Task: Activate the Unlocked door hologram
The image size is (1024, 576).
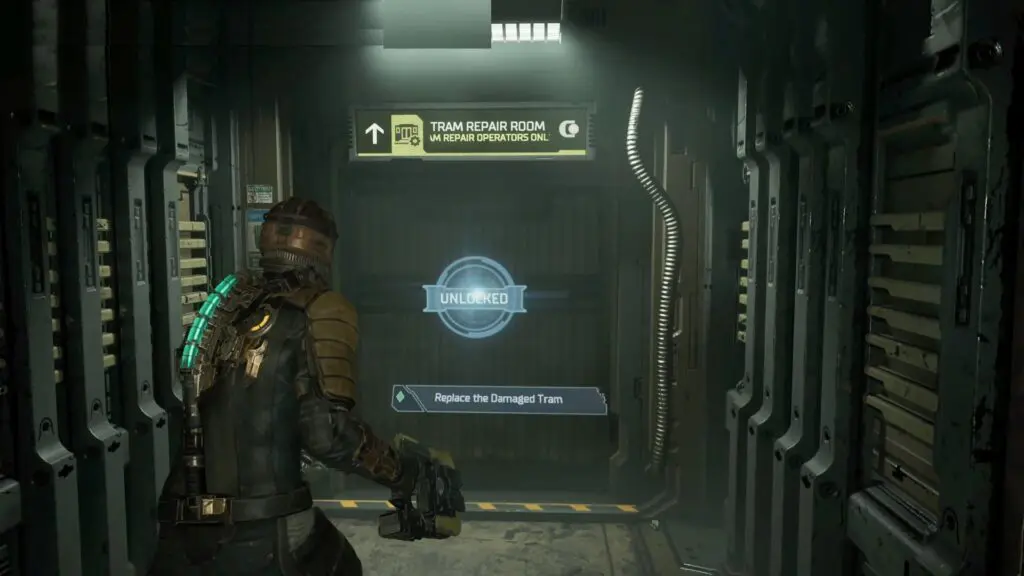Action: pyautogui.click(x=472, y=297)
